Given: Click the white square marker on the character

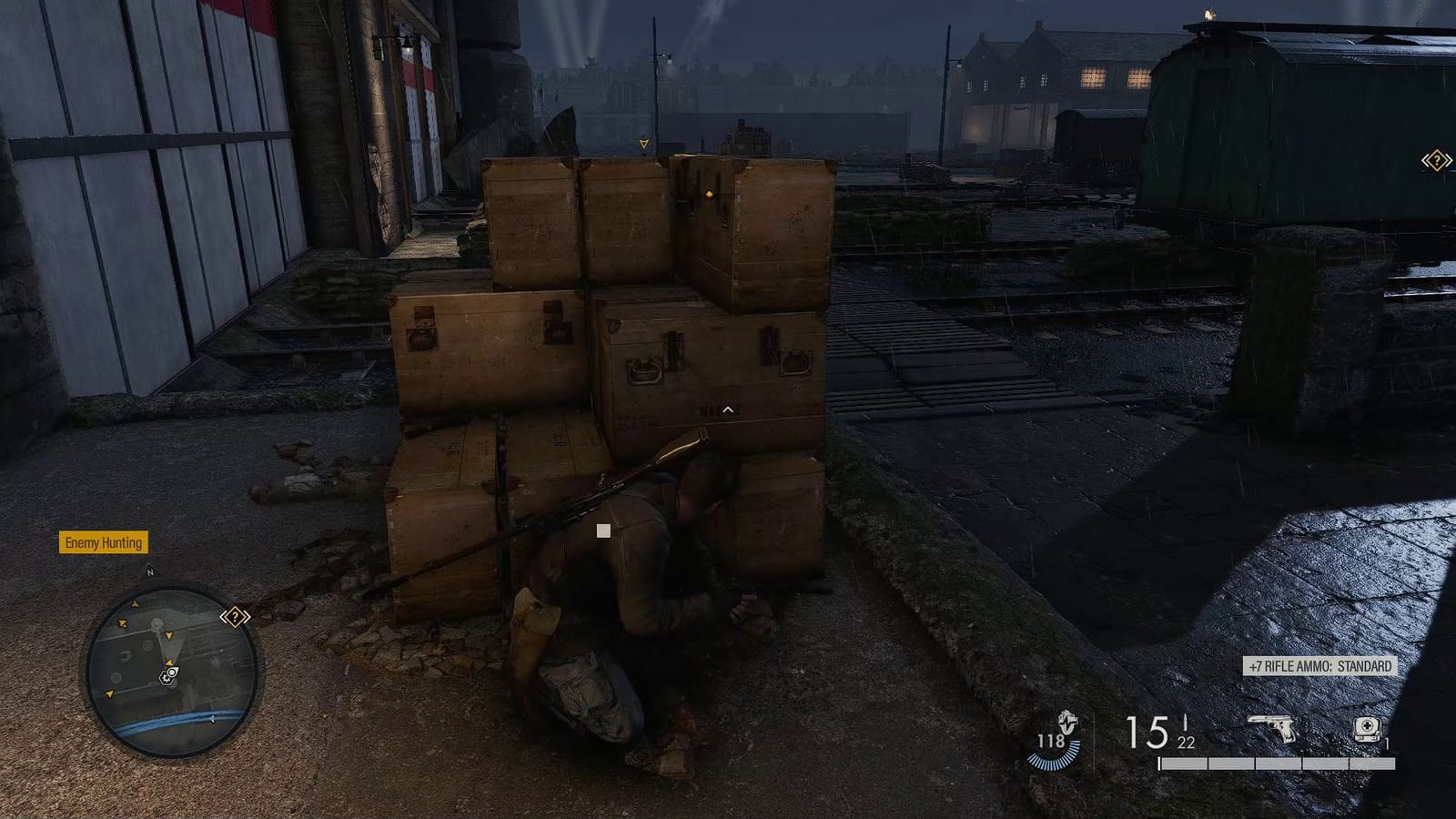Looking at the screenshot, I should click(x=602, y=529).
